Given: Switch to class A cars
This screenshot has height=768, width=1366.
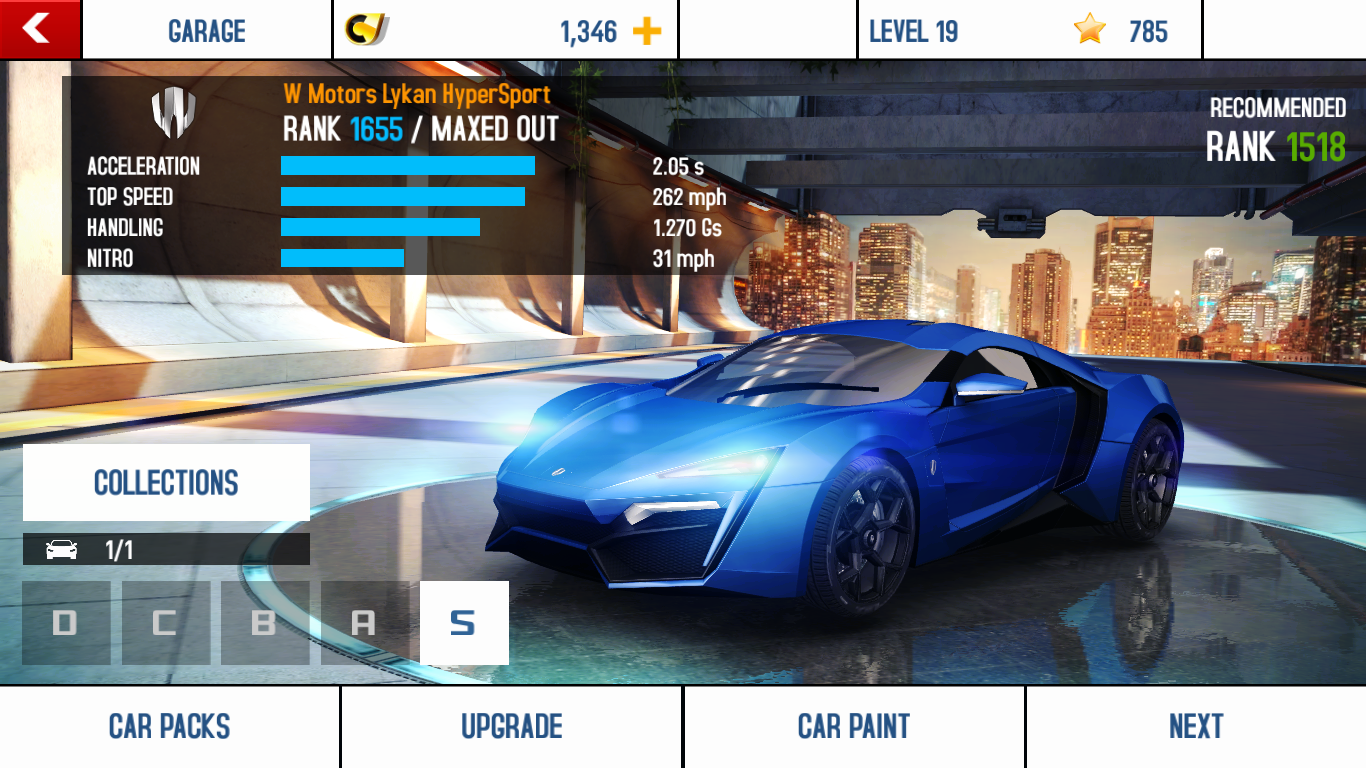Looking at the screenshot, I should (x=364, y=623).
